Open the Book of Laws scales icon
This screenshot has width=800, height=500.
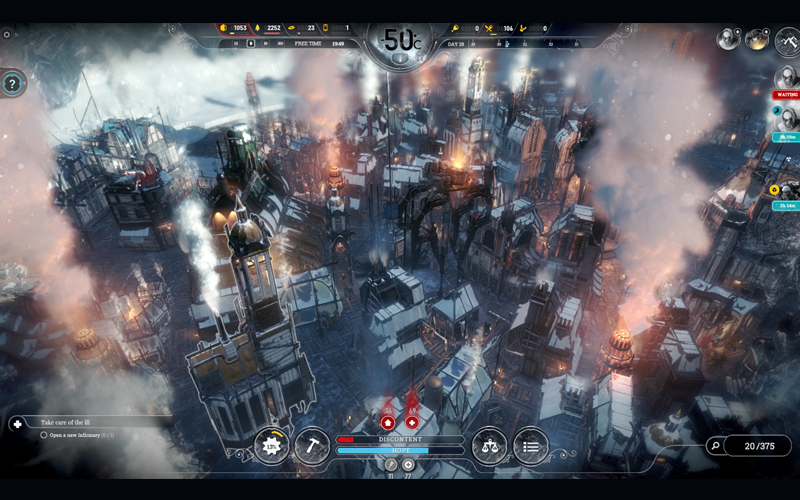pyautogui.click(x=490, y=446)
